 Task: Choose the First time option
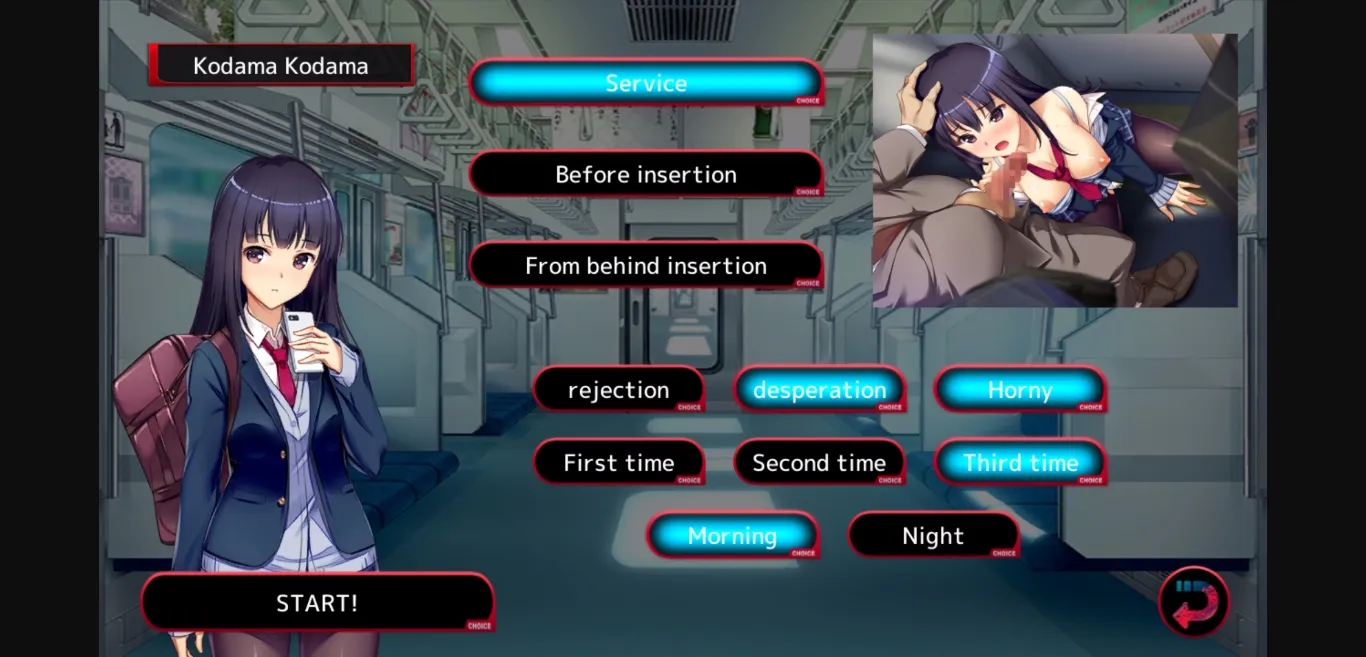point(619,463)
